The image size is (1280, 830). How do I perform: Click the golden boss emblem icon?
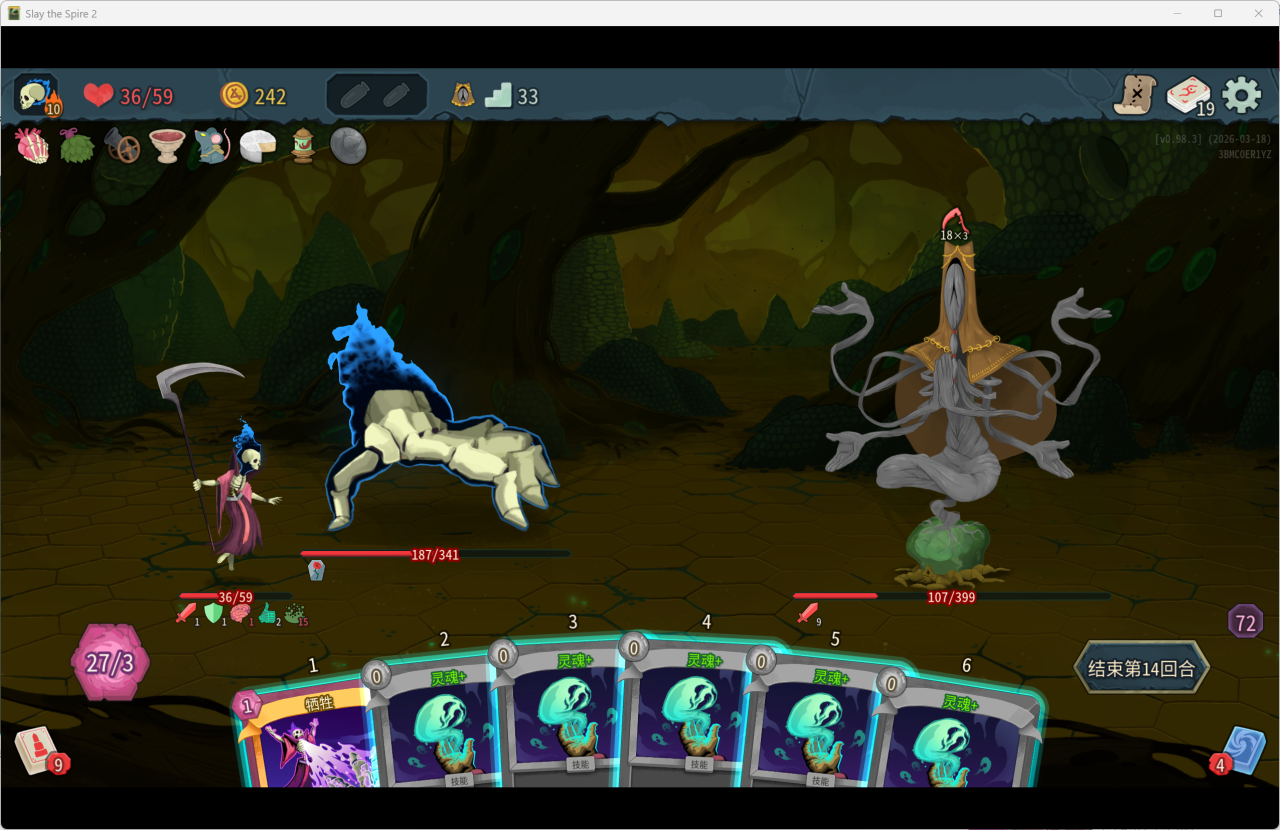pyautogui.click(x=462, y=95)
